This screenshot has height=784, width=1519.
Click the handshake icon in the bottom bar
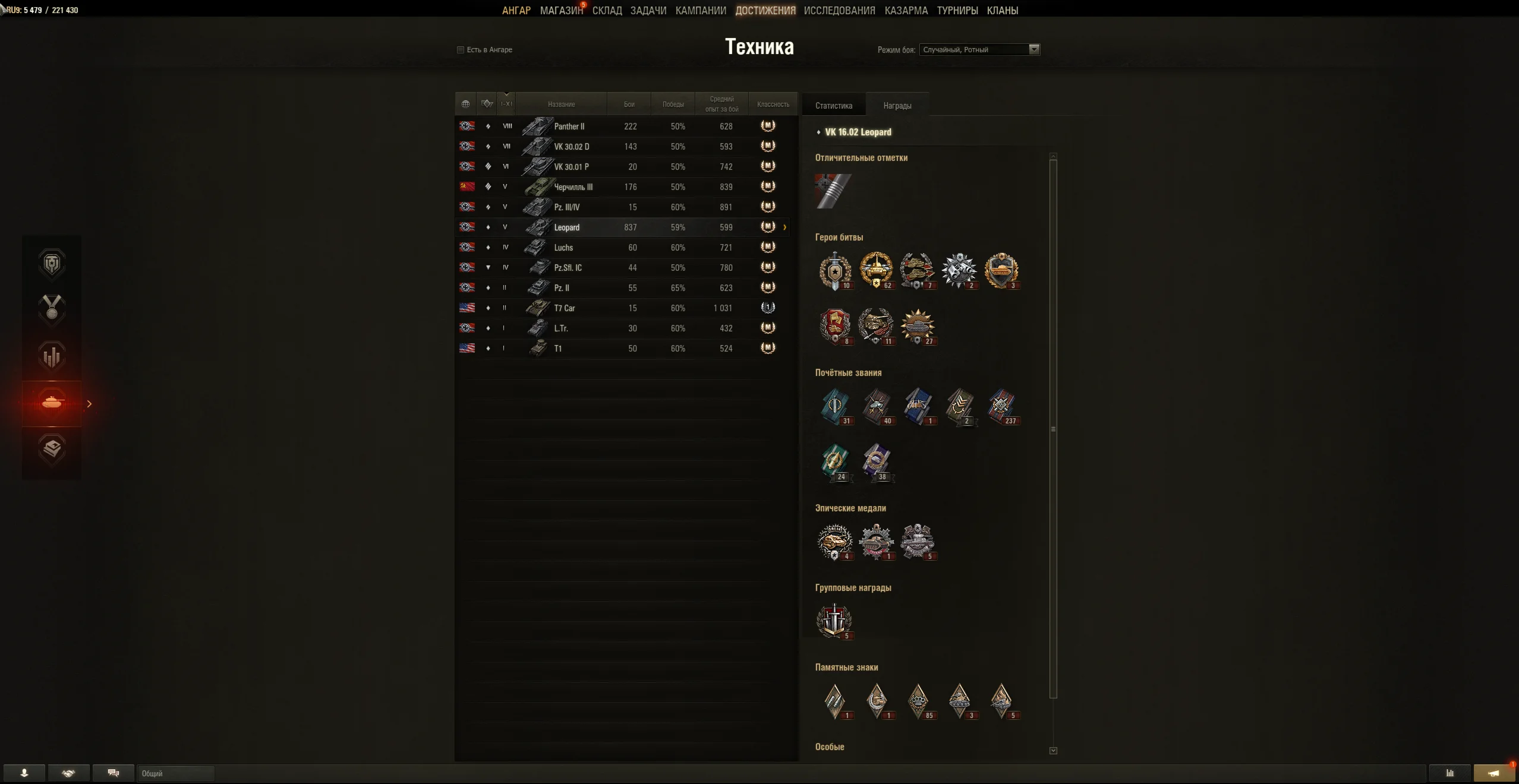click(x=69, y=773)
